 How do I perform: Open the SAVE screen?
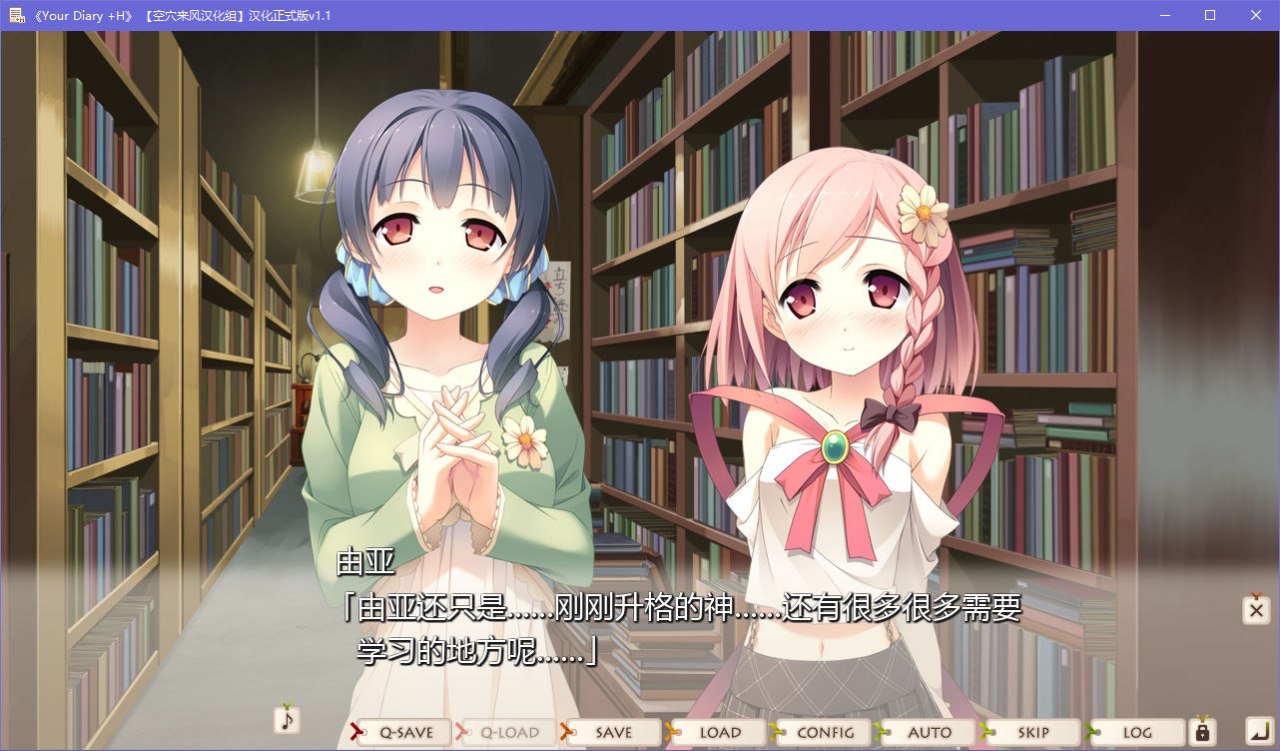click(x=613, y=732)
